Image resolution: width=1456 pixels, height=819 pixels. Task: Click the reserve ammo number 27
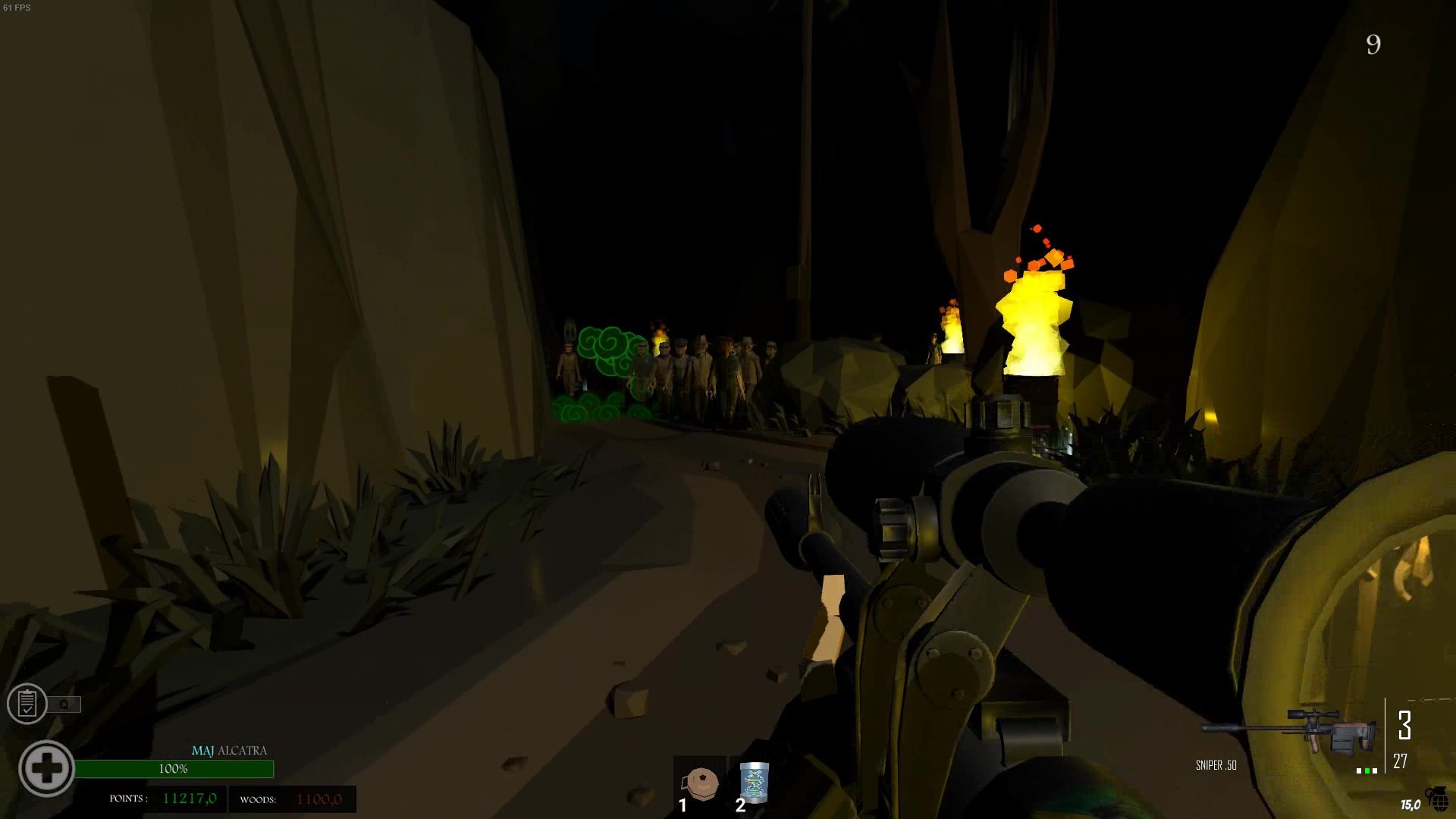[x=1400, y=761]
